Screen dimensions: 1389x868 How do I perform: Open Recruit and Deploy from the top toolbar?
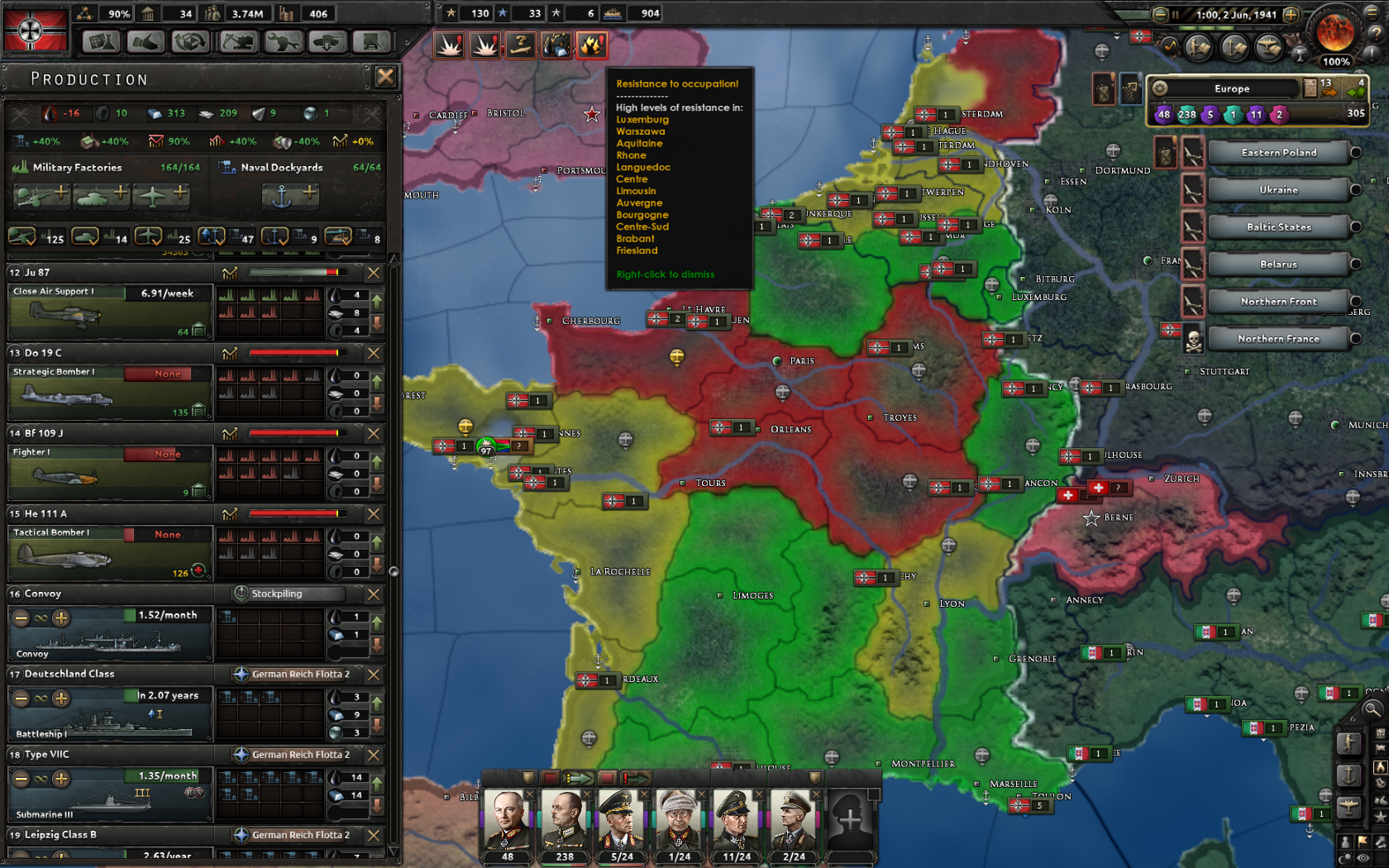[x=326, y=41]
